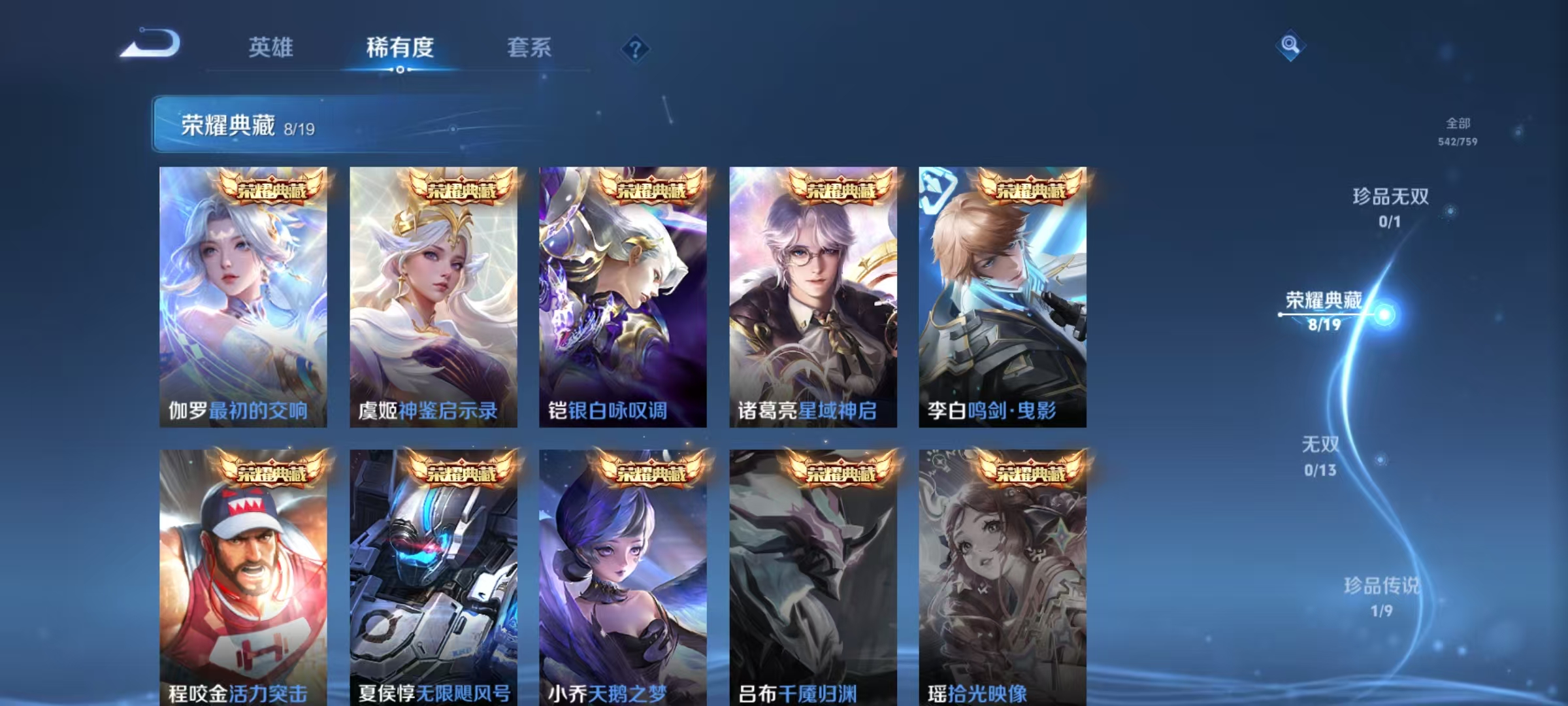Open the help question mark icon
This screenshot has height=706, width=1568.
(637, 47)
